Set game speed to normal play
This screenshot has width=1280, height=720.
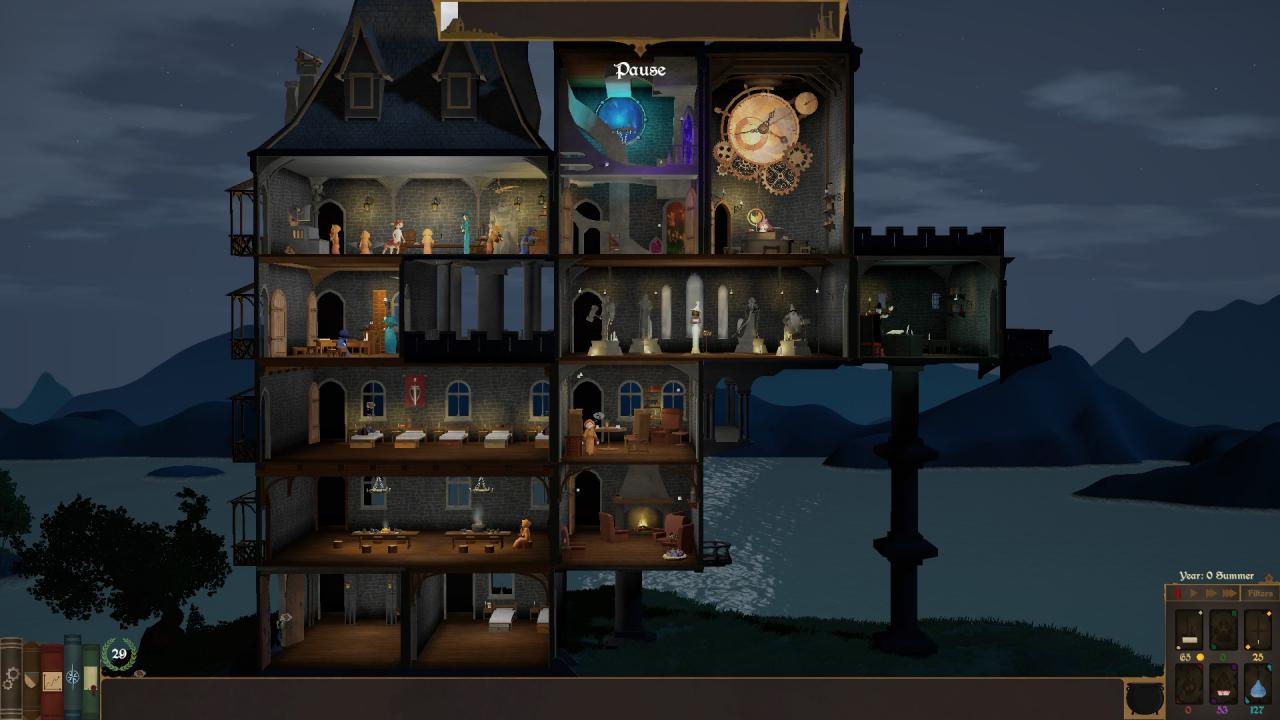(x=1194, y=594)
